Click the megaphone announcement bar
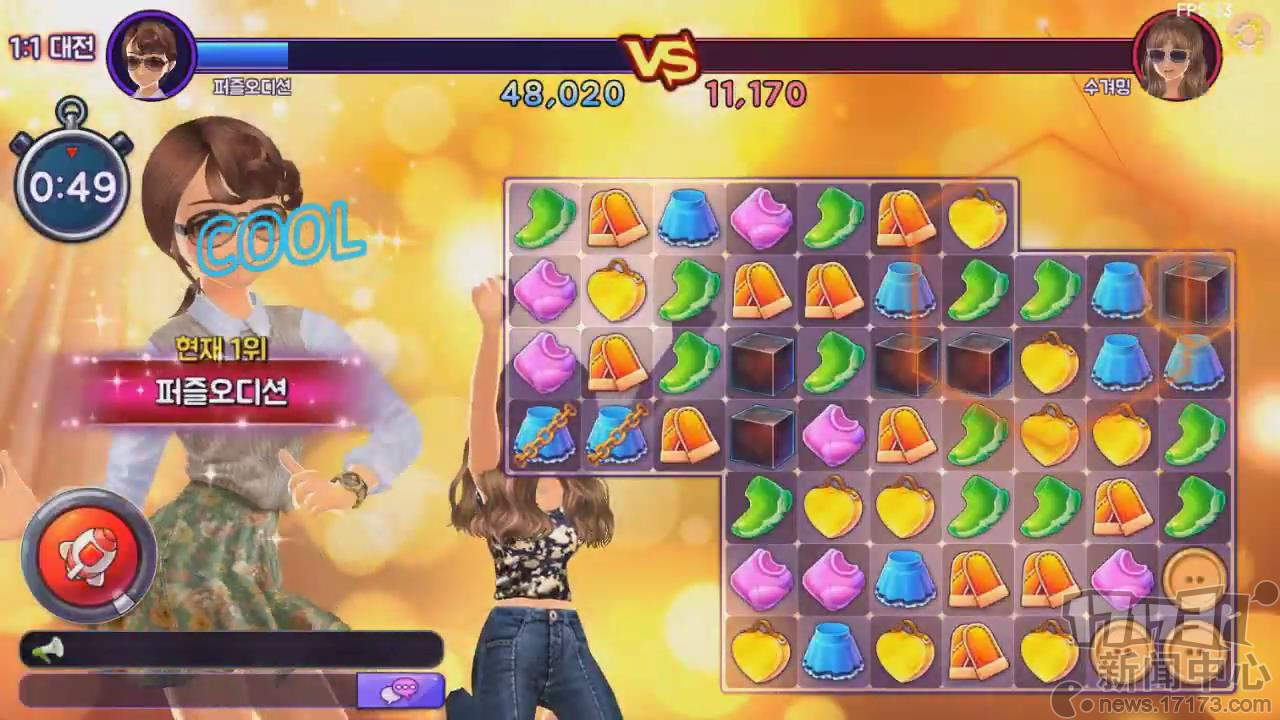This screenshot has height=720, width=1280. 230,650
